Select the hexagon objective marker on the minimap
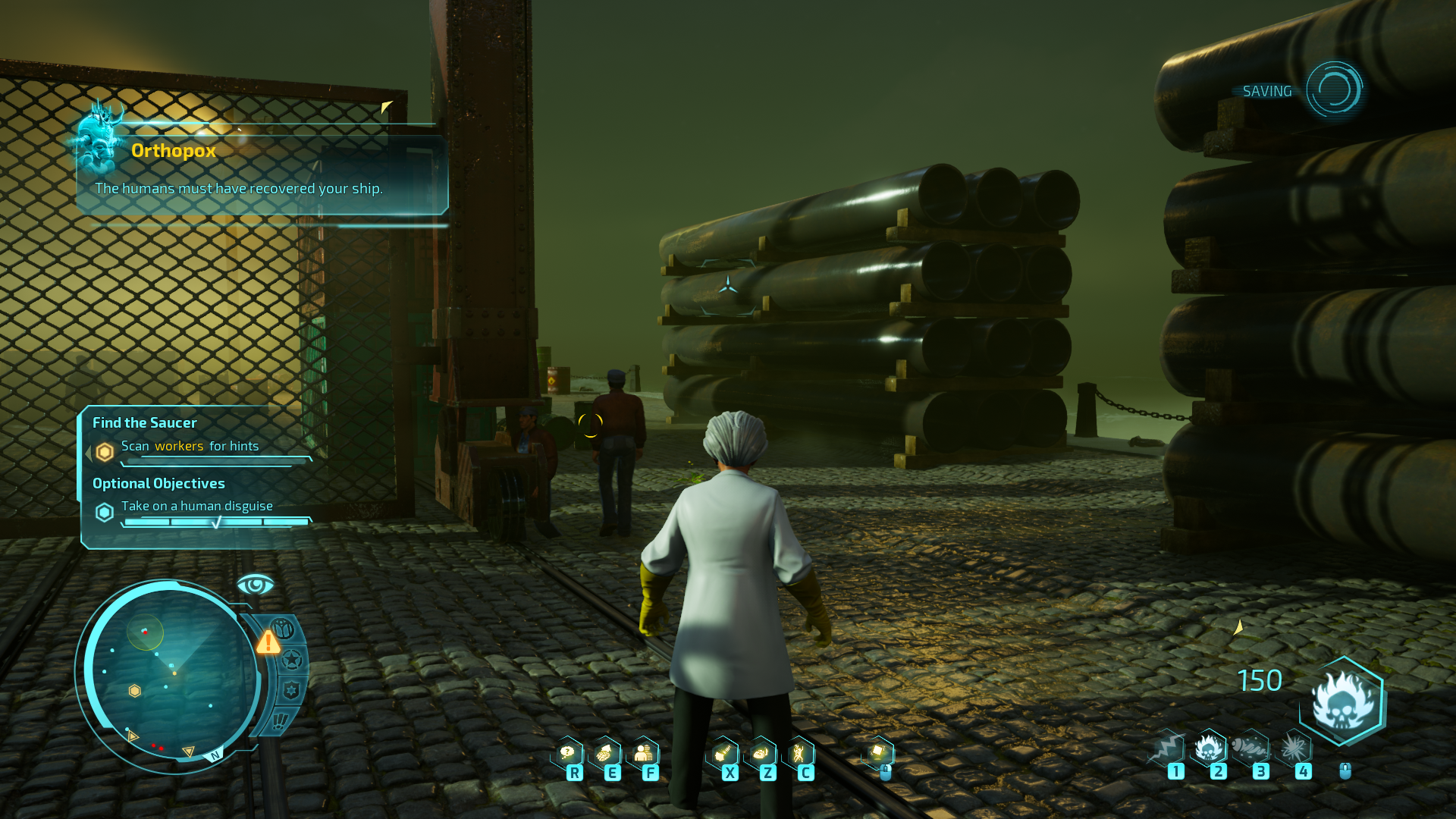This screenshot has width=1456, height=819. click(x=134, y=691)
